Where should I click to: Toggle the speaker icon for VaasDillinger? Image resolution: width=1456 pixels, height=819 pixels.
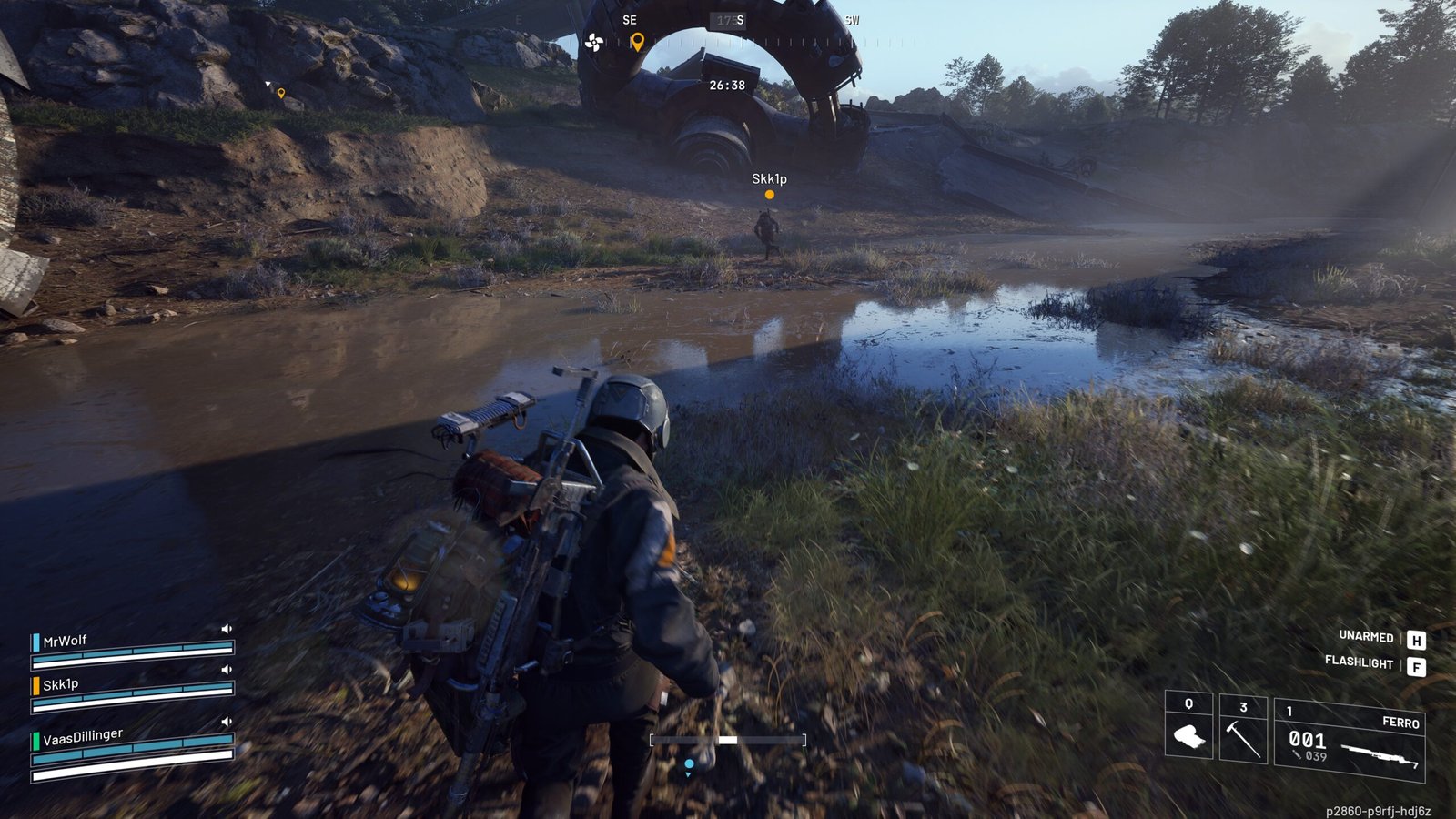click(x=227, y=722)
